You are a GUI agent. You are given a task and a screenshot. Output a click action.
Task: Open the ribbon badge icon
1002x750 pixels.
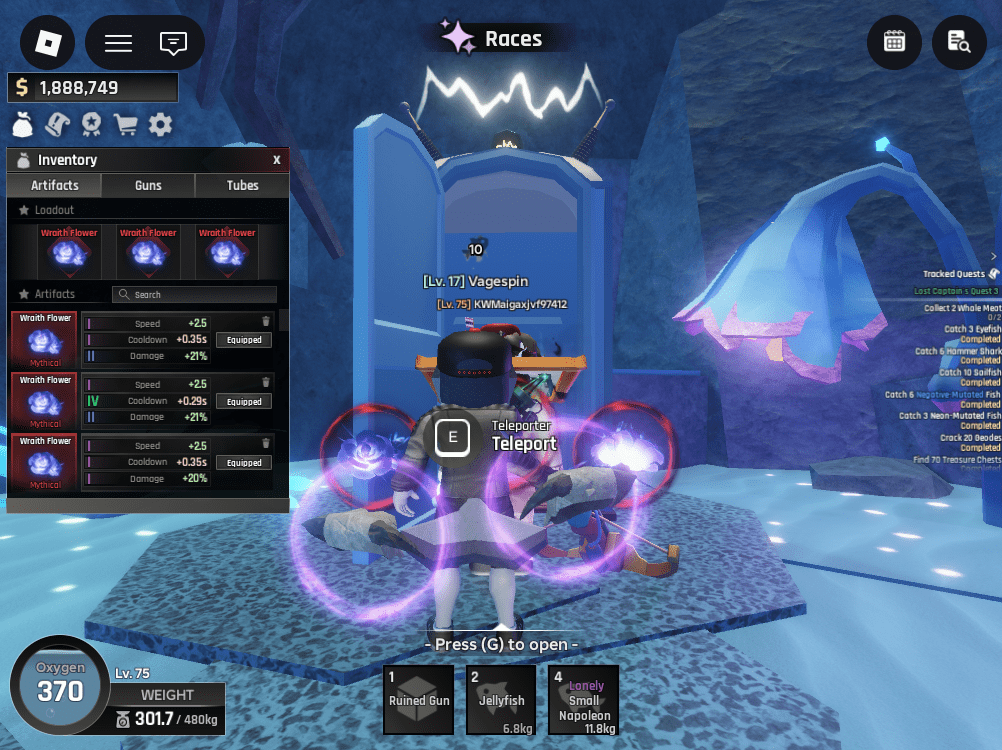[x=92, y=125]
